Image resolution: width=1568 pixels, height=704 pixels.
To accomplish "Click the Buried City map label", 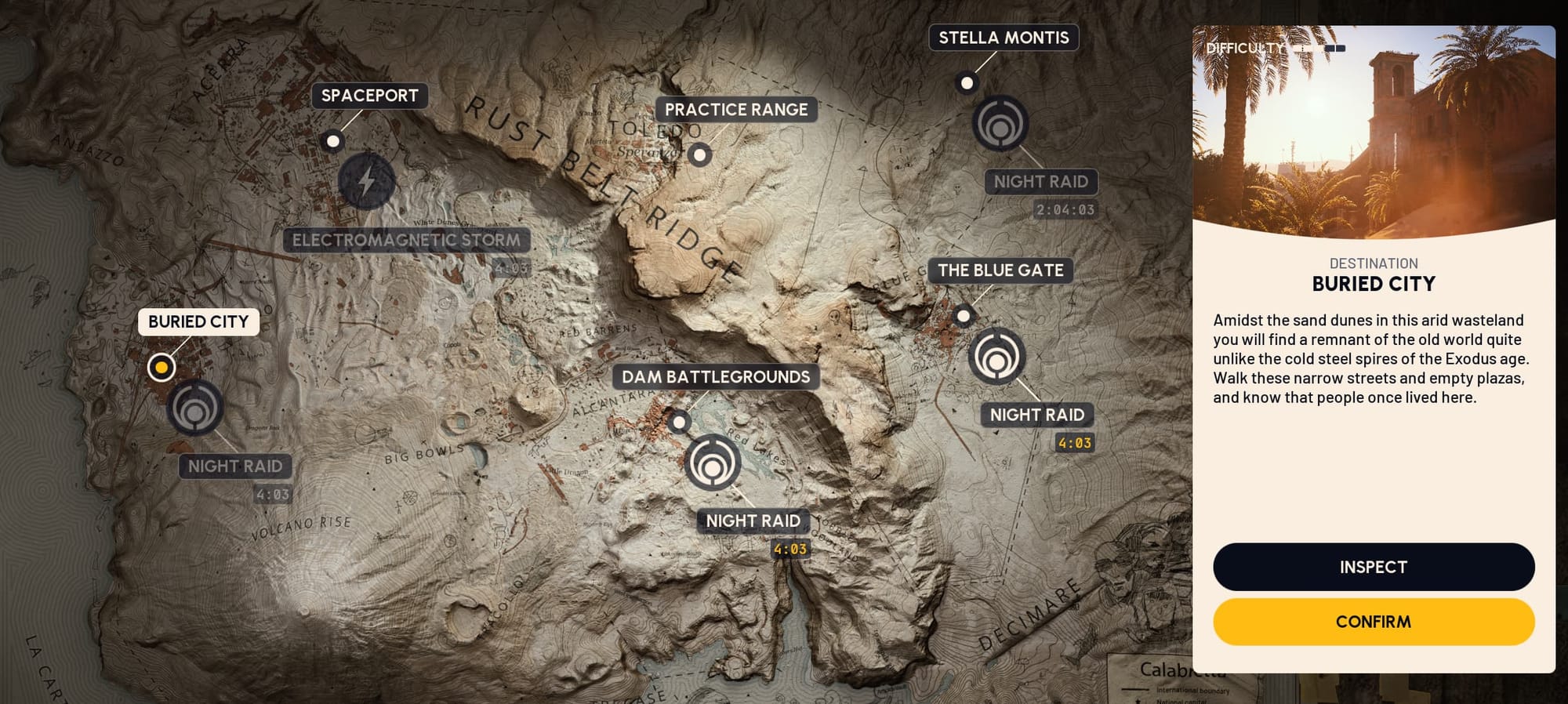I will [198, 321].
